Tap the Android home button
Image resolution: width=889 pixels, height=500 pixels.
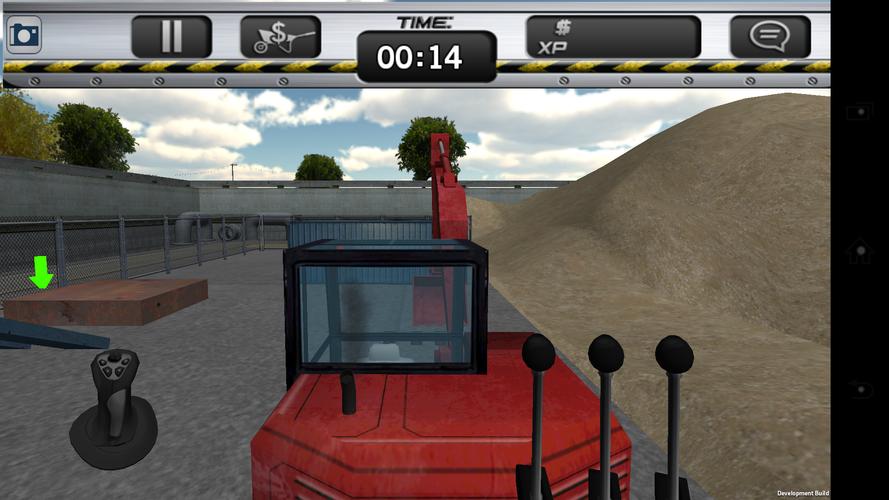[859, 250]
